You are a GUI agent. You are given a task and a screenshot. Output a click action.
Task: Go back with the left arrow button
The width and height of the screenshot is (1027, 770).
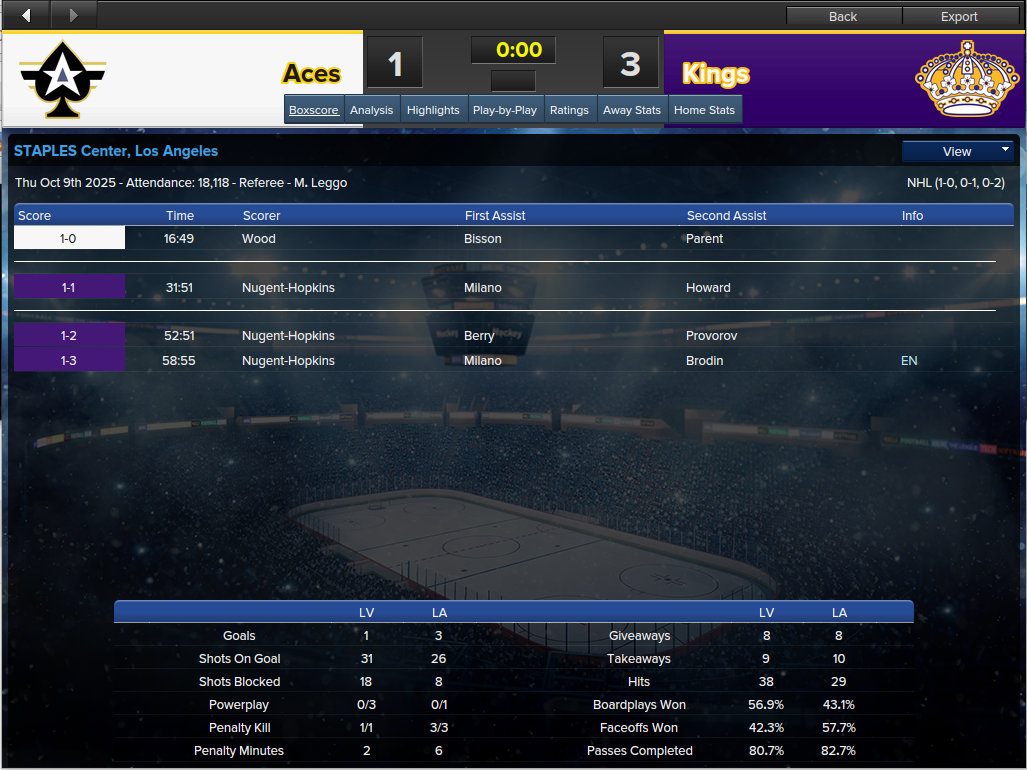[x=26, y=15]
